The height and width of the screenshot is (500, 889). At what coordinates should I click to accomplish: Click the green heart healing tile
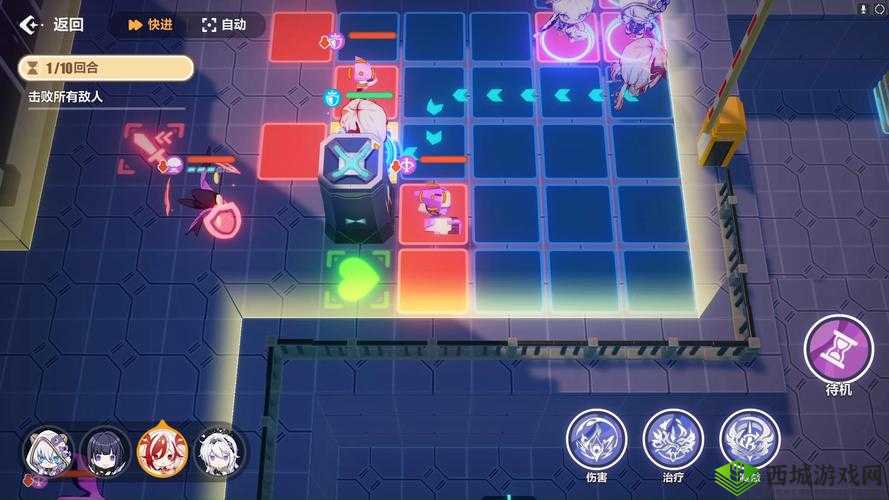356,278
